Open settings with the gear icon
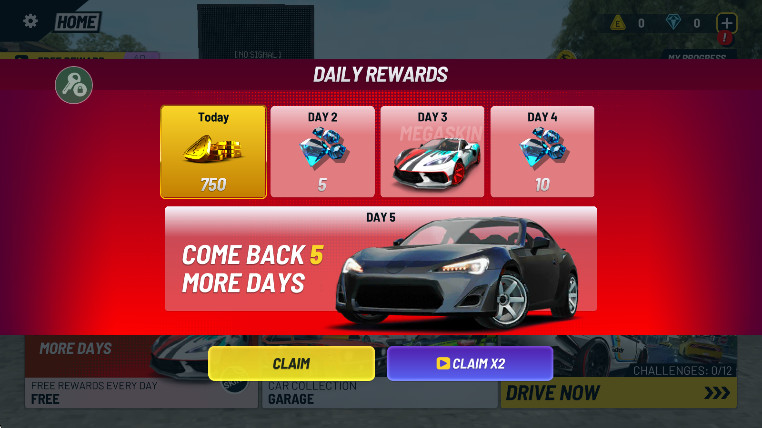 pos(31,21)
